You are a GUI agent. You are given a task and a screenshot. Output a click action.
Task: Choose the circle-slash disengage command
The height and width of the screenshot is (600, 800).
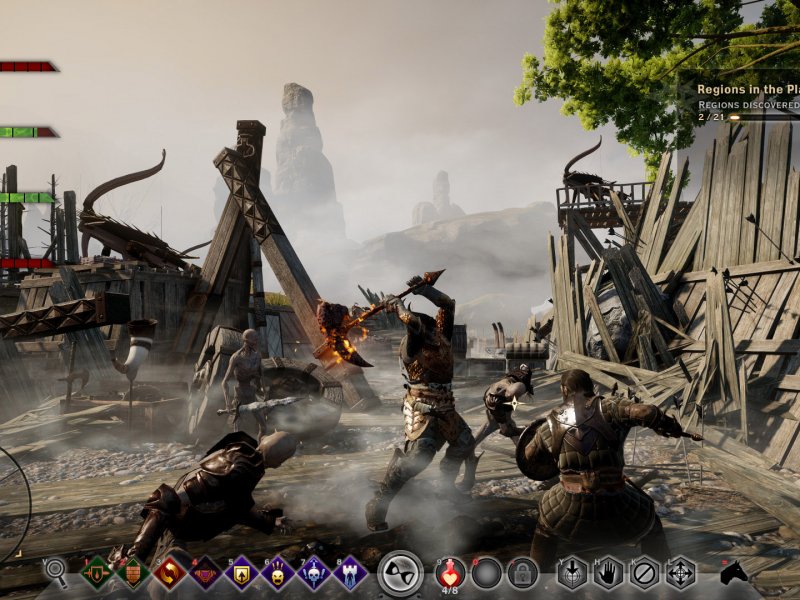(x=644, y=573)
